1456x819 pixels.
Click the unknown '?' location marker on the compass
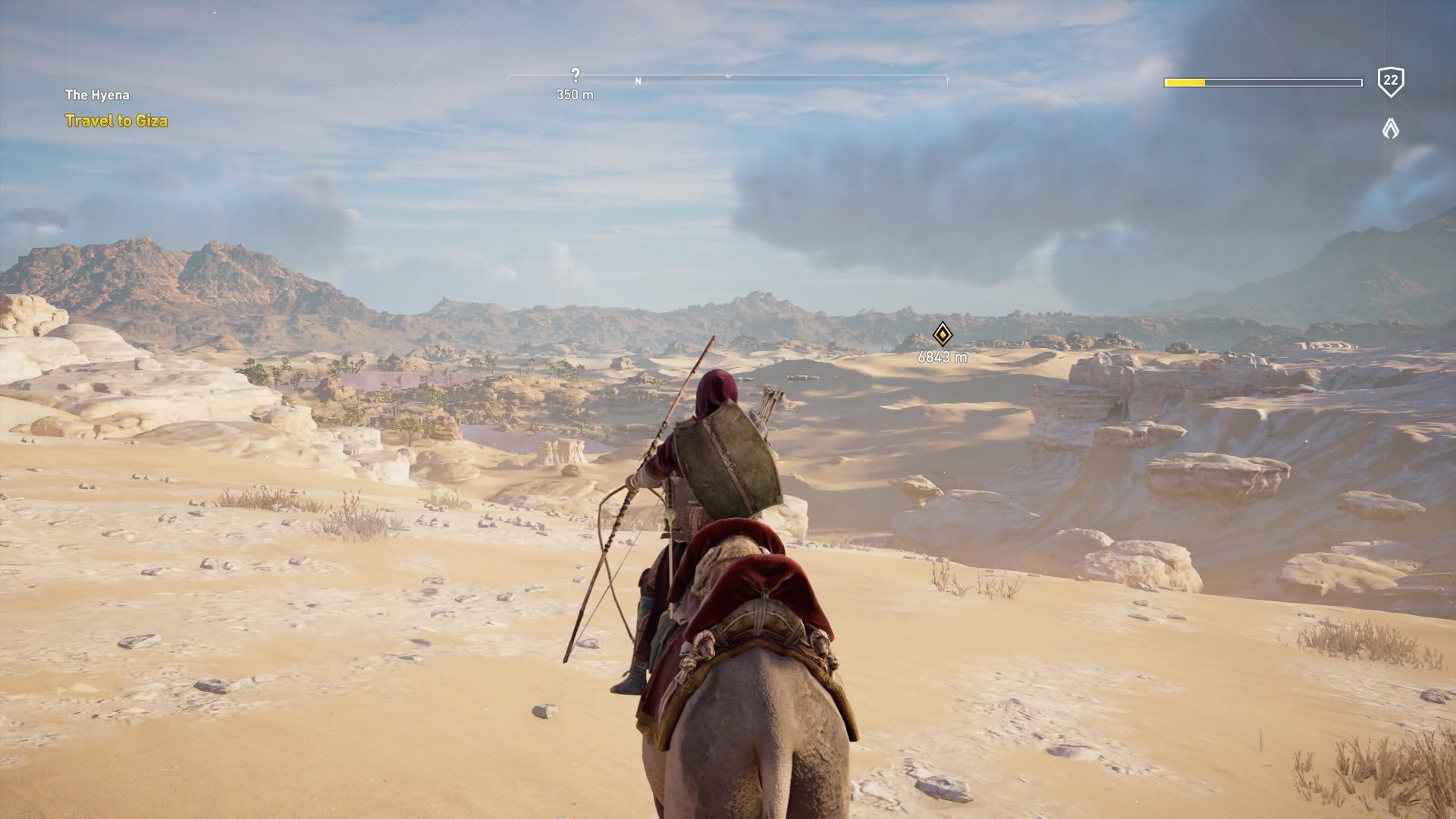[575, 74]
